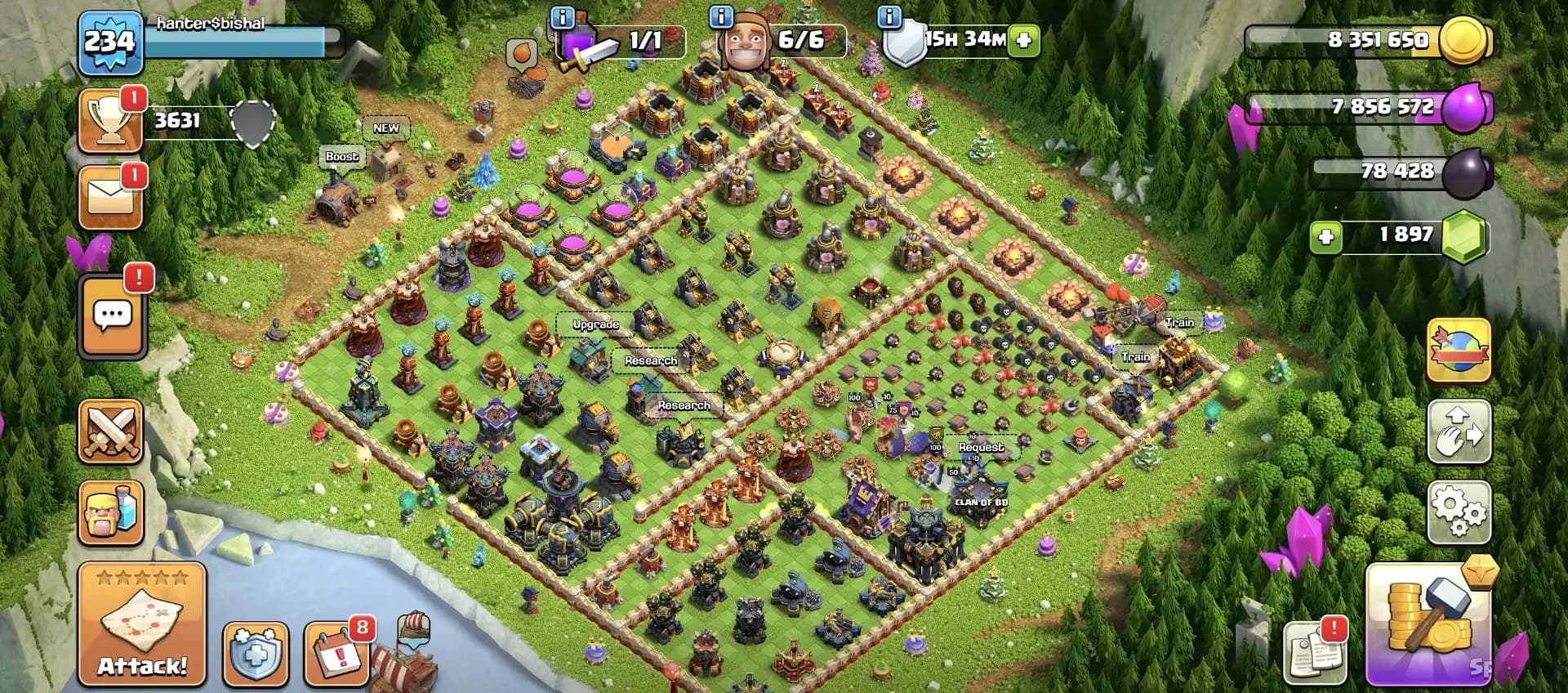The image size is (1568, 693).
Task: Click the gold storage progress bar
Action: [1372, 39]
